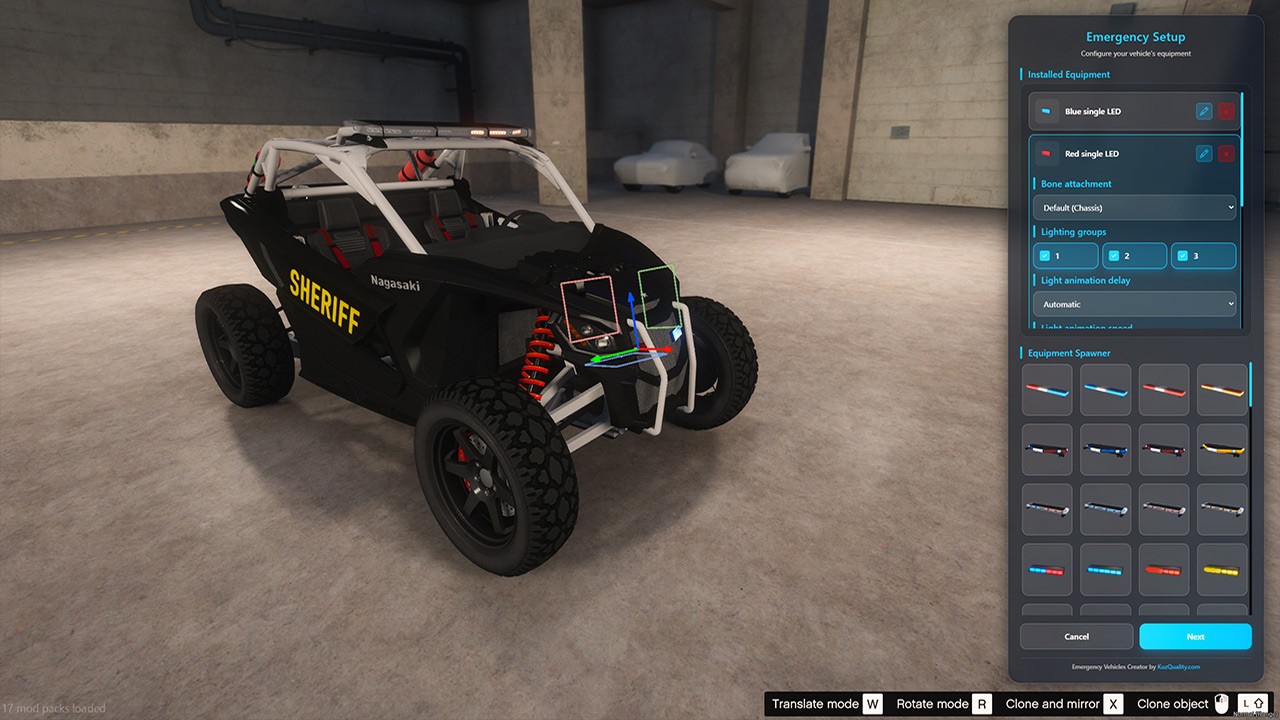Image resolution: width=1280 pixels, height=720 pixels.
Task: Open the Bone attachment dropdown
Action: pyautogui.click(x=1134, y=208)
